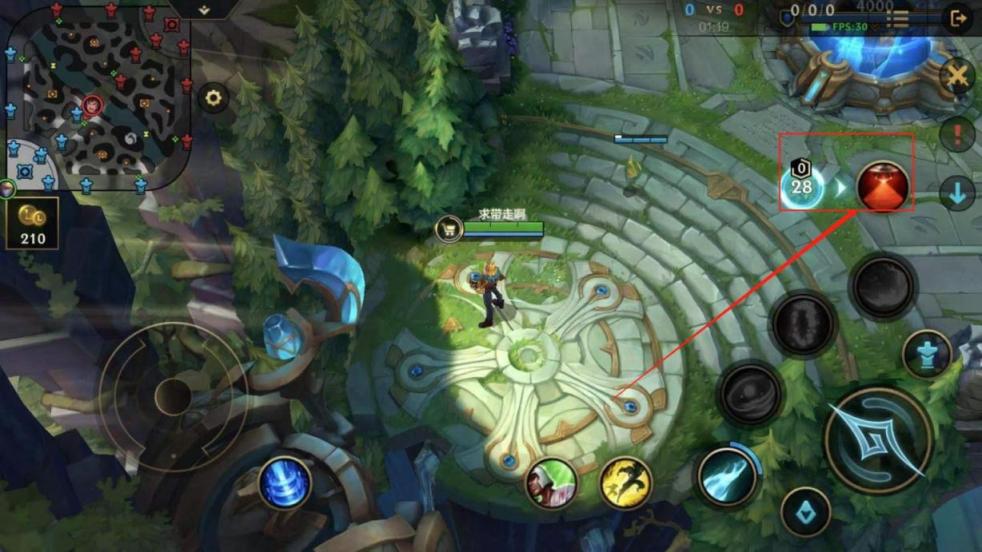Send a red exclamation danger ping

pos(957,134)
